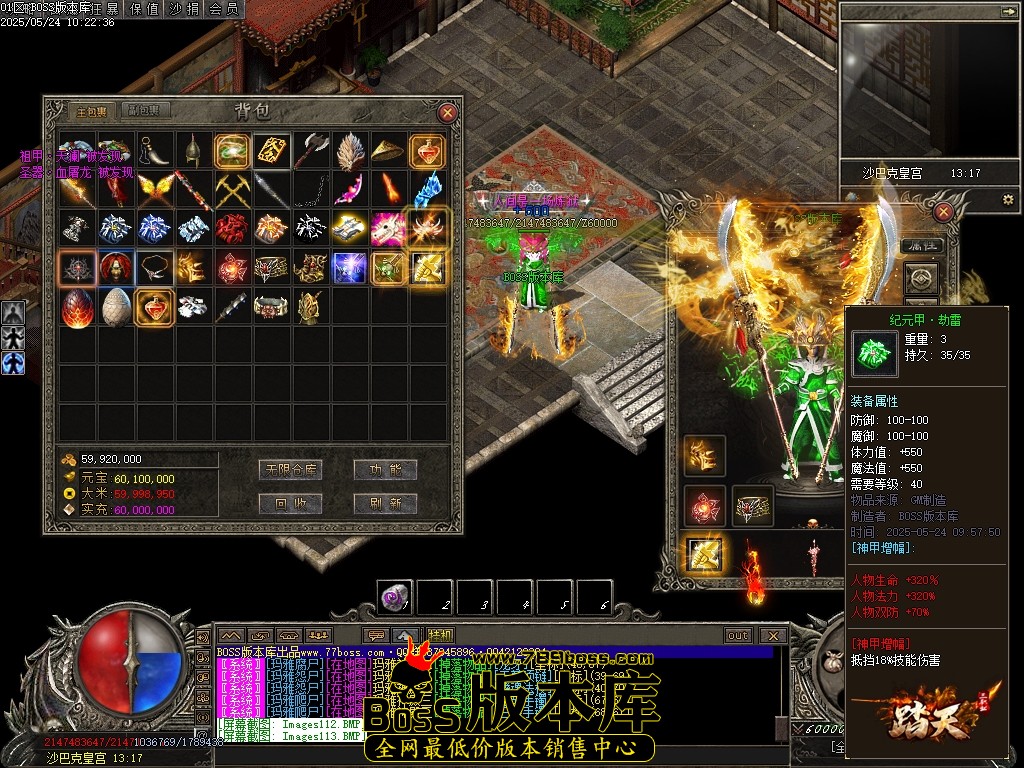This screenshot has height=768, width=1024.
Task: Switch to the 副包裹 secondary bag tab
Action: (149, 111)
